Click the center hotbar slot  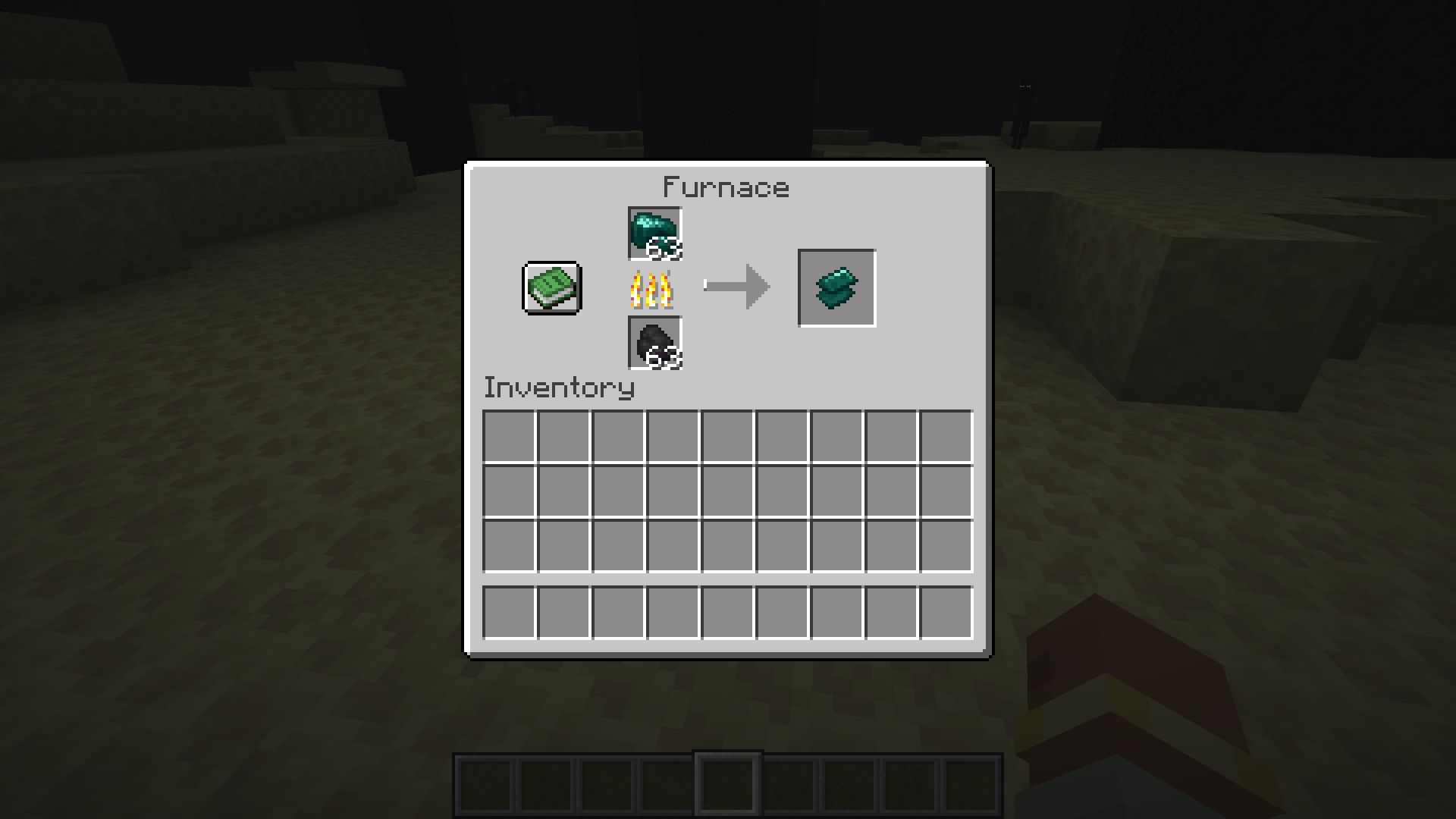point(728,783)
